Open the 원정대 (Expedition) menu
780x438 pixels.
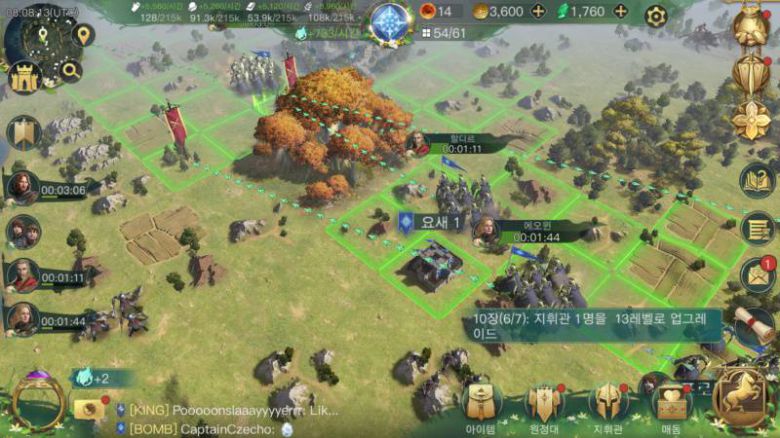[544, 402]
